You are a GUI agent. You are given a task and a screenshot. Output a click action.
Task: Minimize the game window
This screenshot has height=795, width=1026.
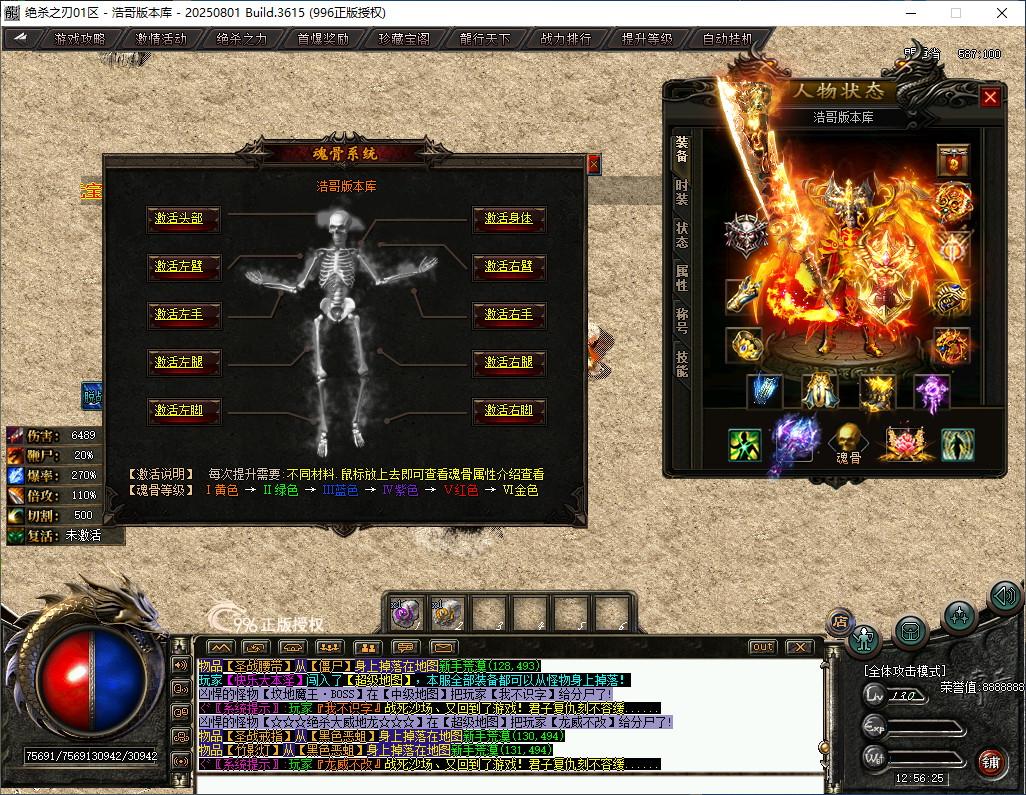pyautogui.click(x=908, y=13)
